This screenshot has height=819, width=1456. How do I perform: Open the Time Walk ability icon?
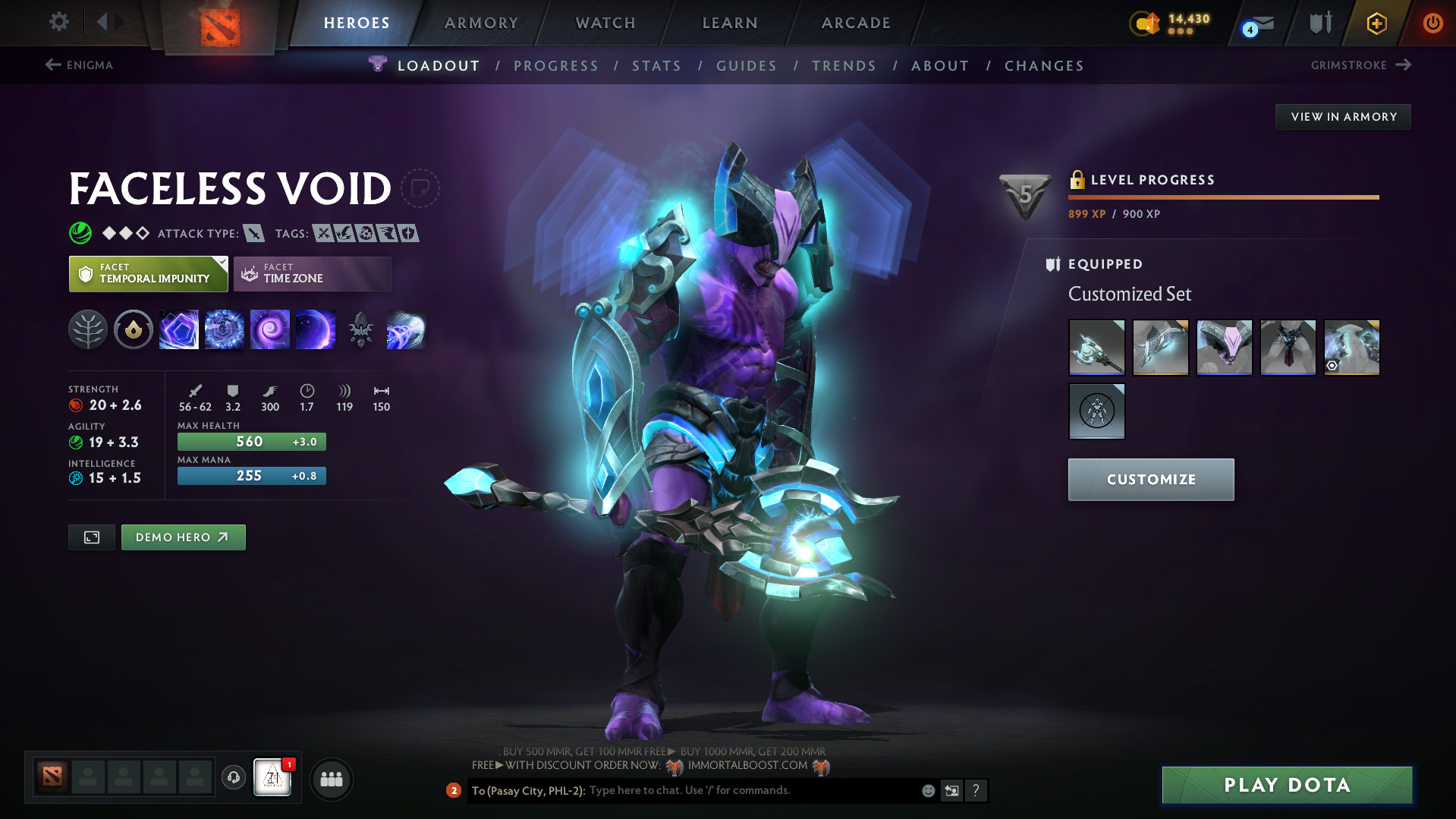tap(179, 329)
